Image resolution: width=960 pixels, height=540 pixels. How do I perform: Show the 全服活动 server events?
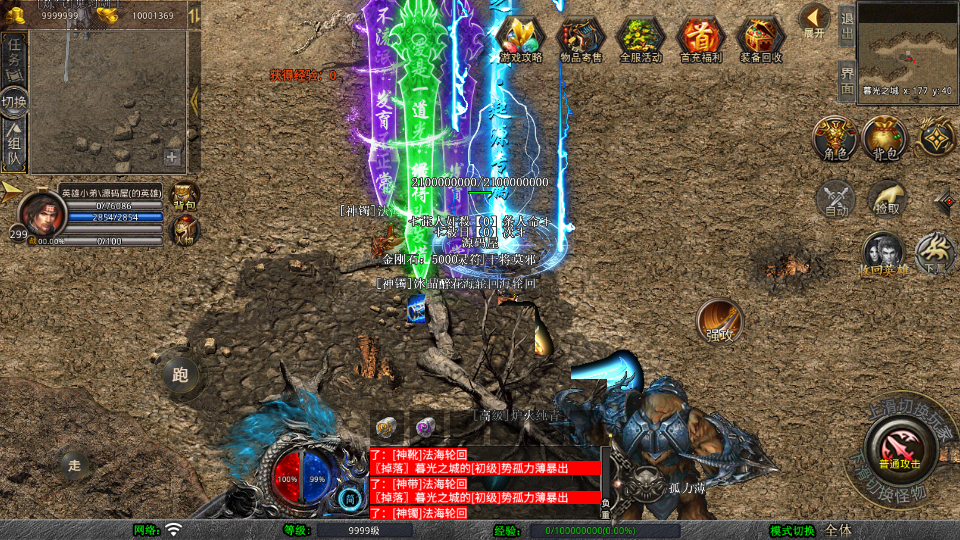click(642, 39)
